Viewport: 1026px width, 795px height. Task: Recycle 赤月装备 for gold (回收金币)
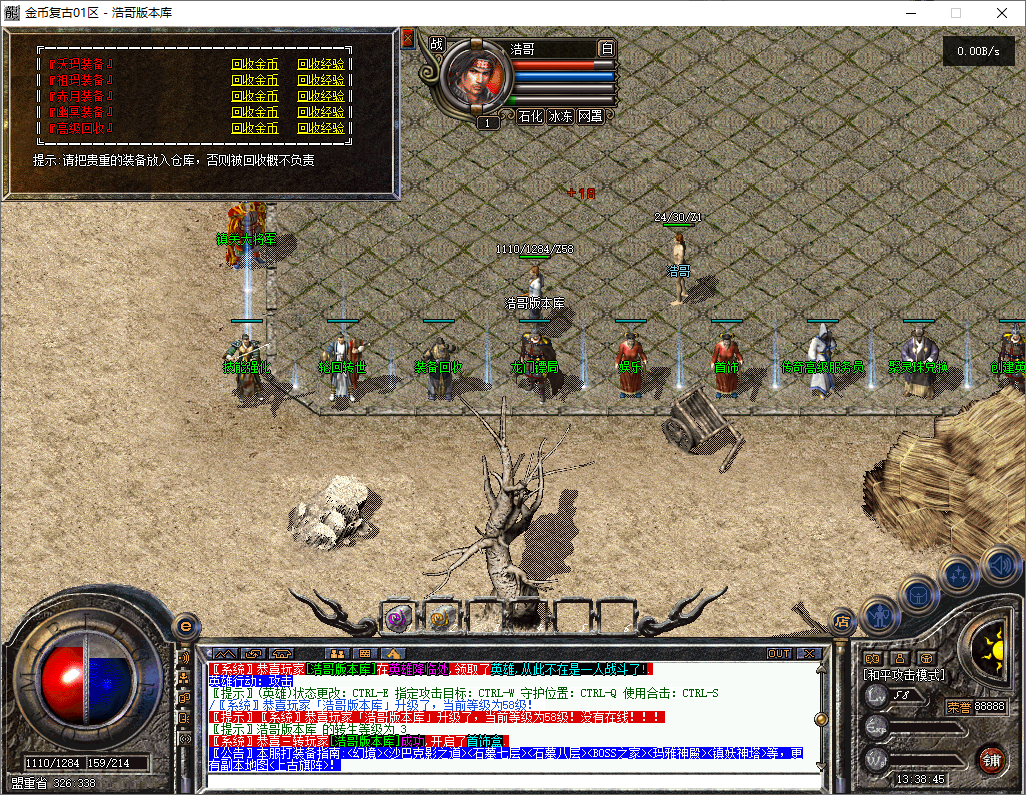[254, 96]
